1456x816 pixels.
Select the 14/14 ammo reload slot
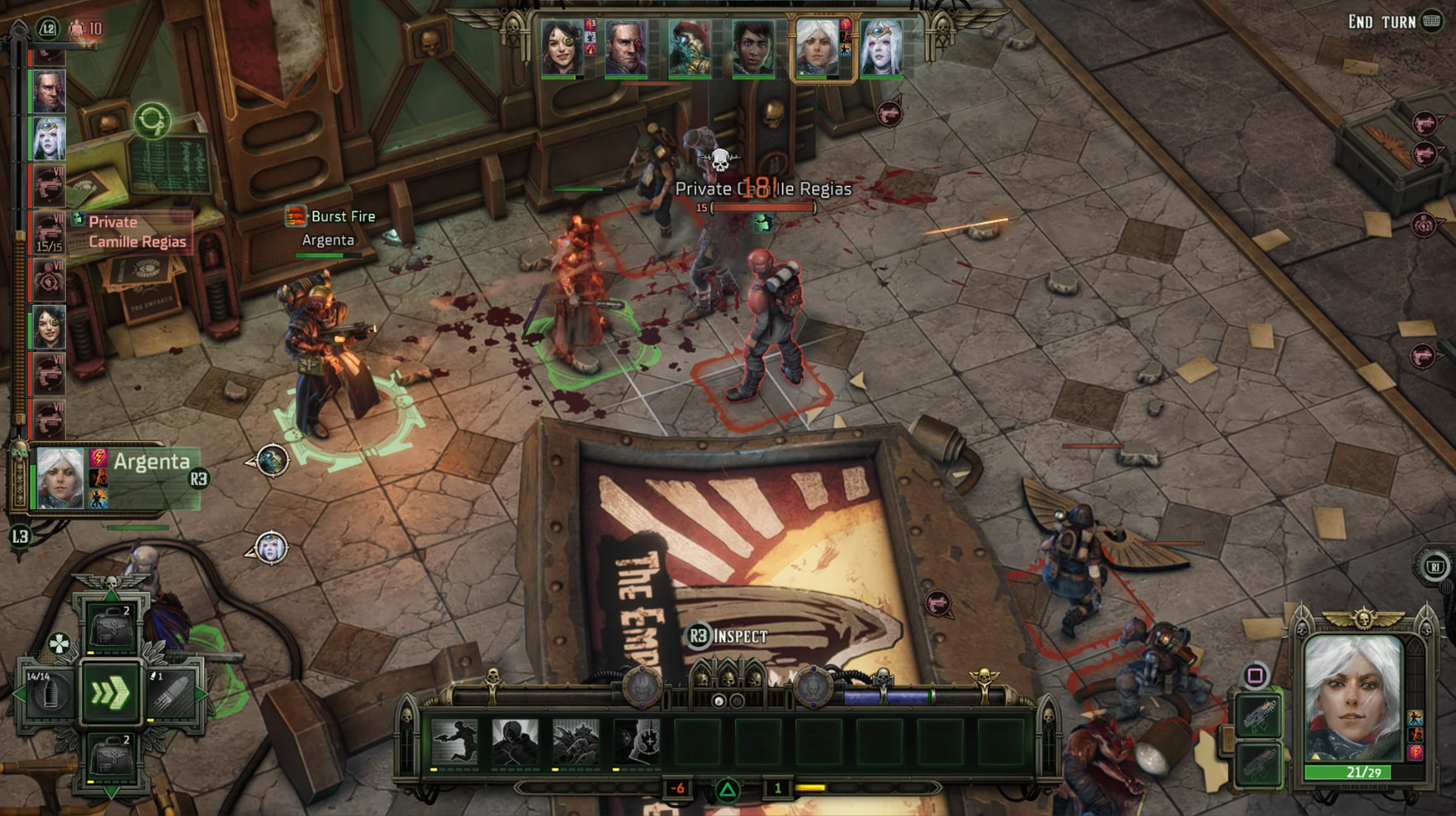48,694
